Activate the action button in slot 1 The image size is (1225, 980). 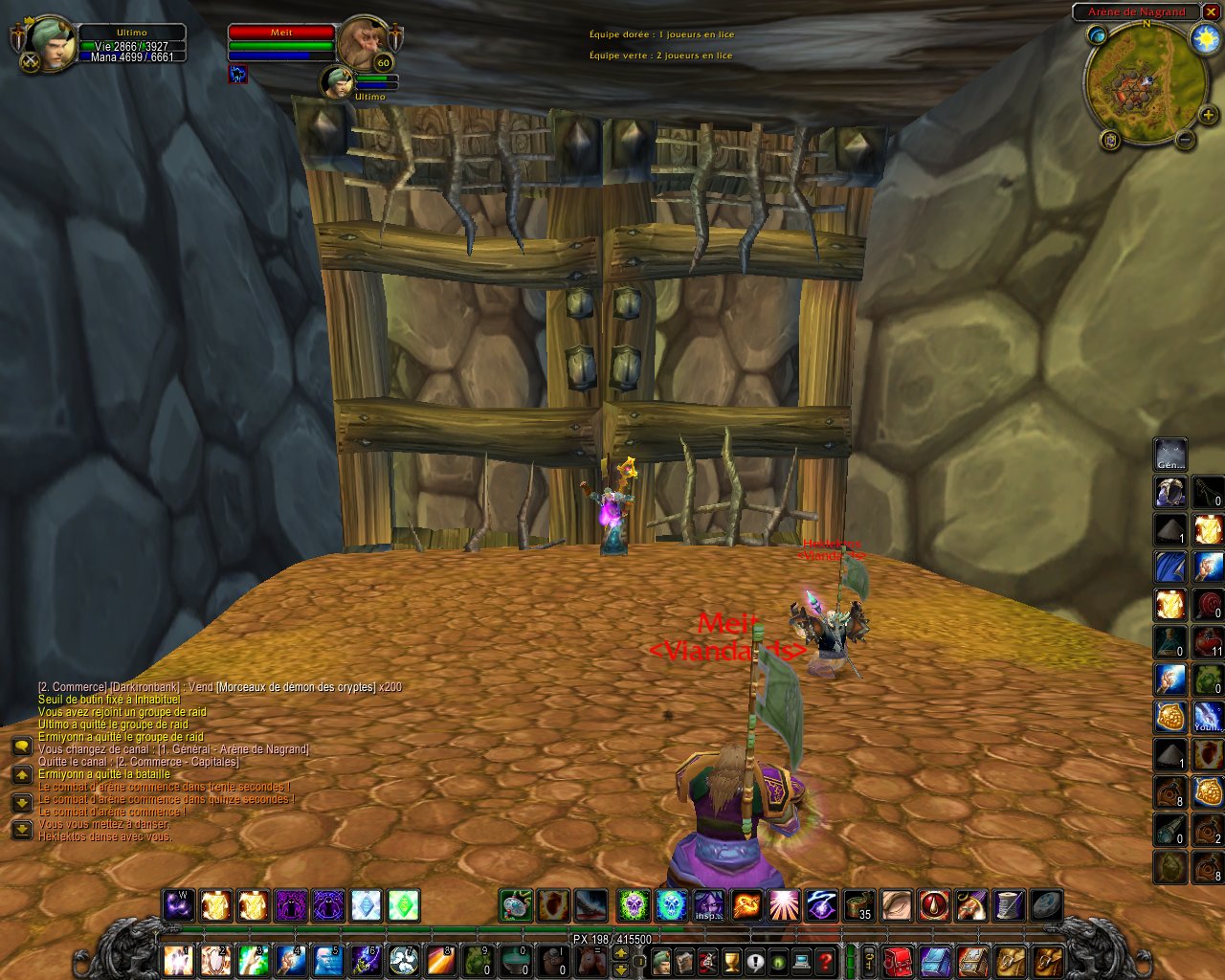tap(179, 960)
